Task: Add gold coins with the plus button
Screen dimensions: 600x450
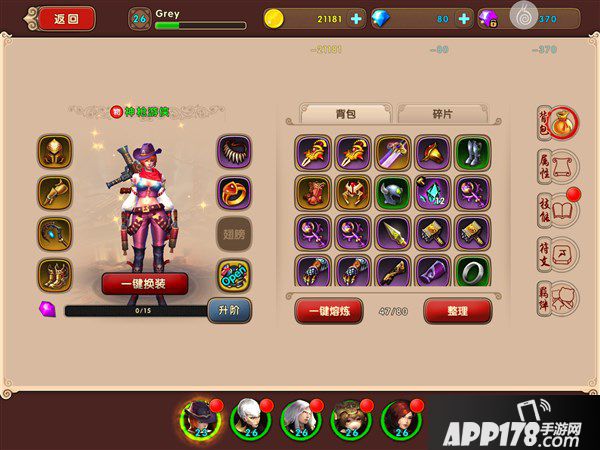Action: [x=357, y=18]
